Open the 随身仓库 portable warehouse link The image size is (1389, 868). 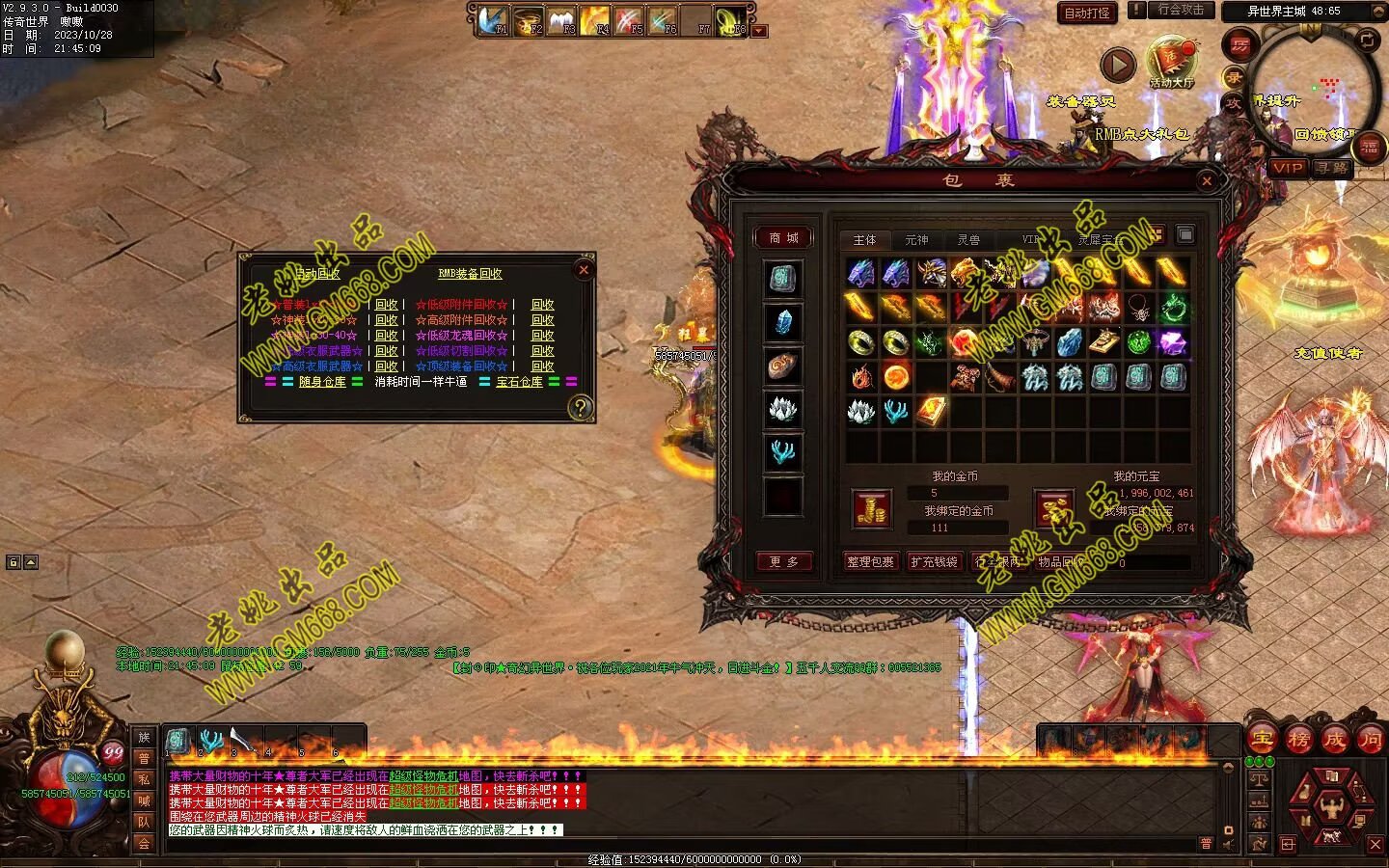coord(322,382)
